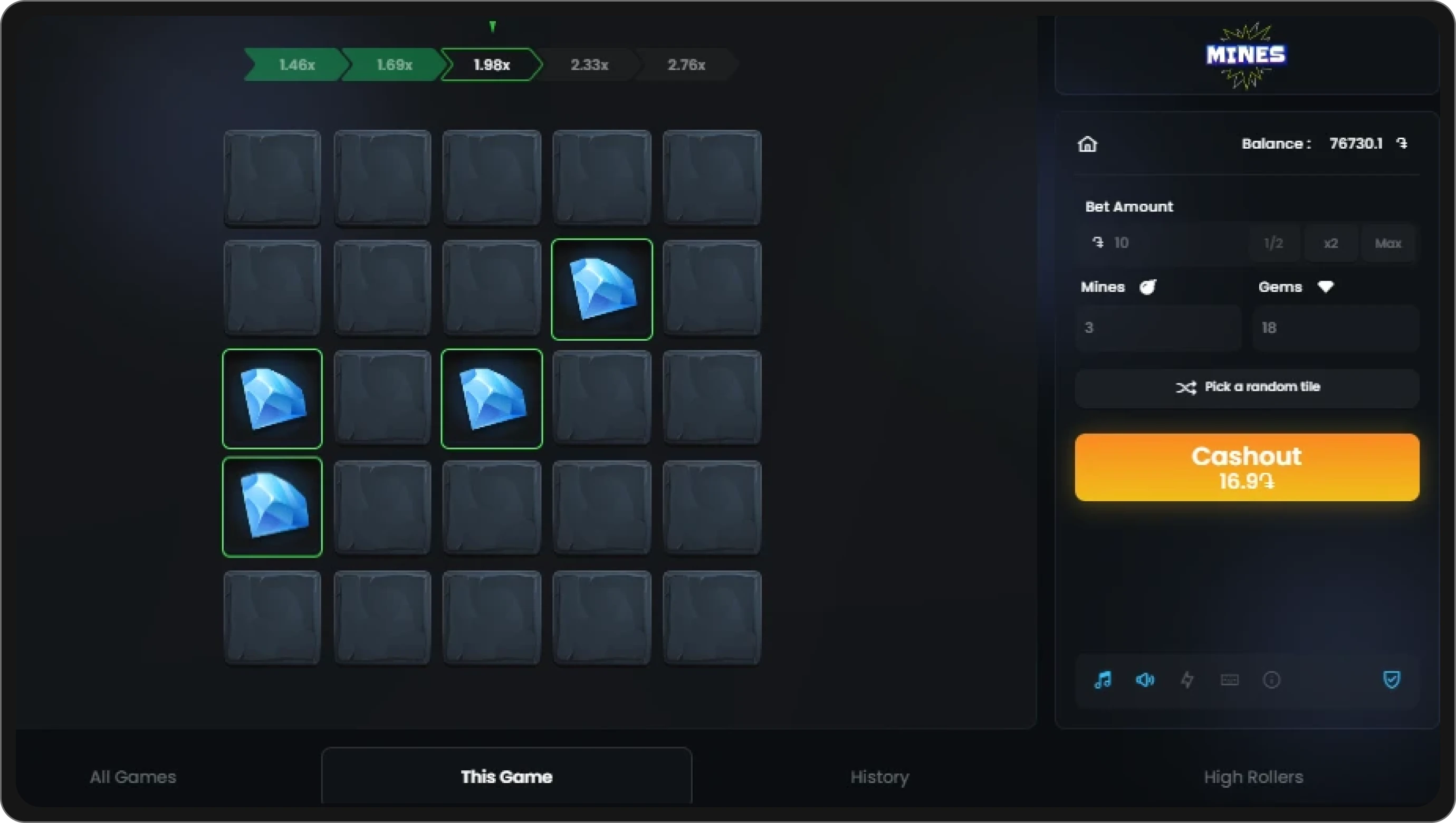The width and height of the screenshot is (1456, 823).
Task: Open game info with the info icon
Action: 1271,680
